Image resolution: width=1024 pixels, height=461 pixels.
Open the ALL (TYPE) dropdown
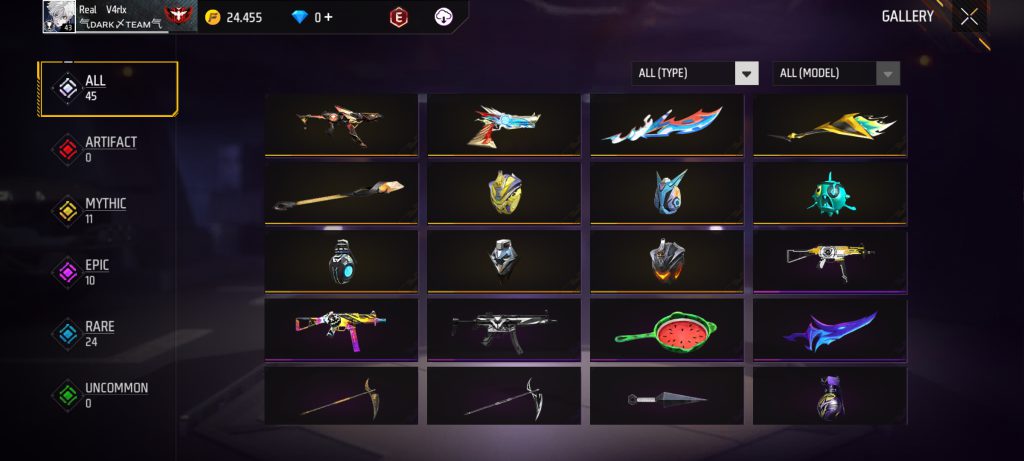695,73
